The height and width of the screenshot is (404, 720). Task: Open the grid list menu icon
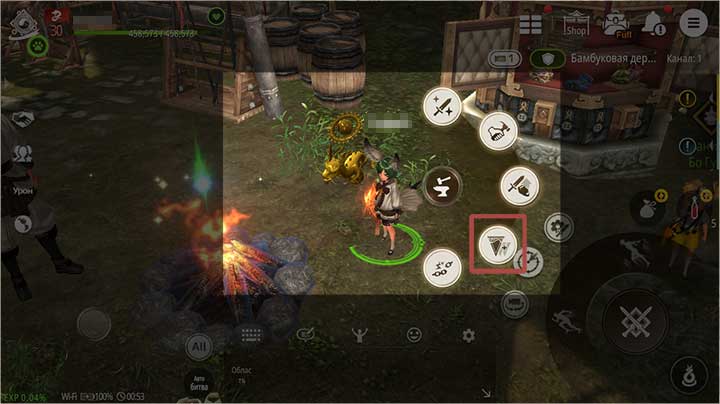click(530, 23)
